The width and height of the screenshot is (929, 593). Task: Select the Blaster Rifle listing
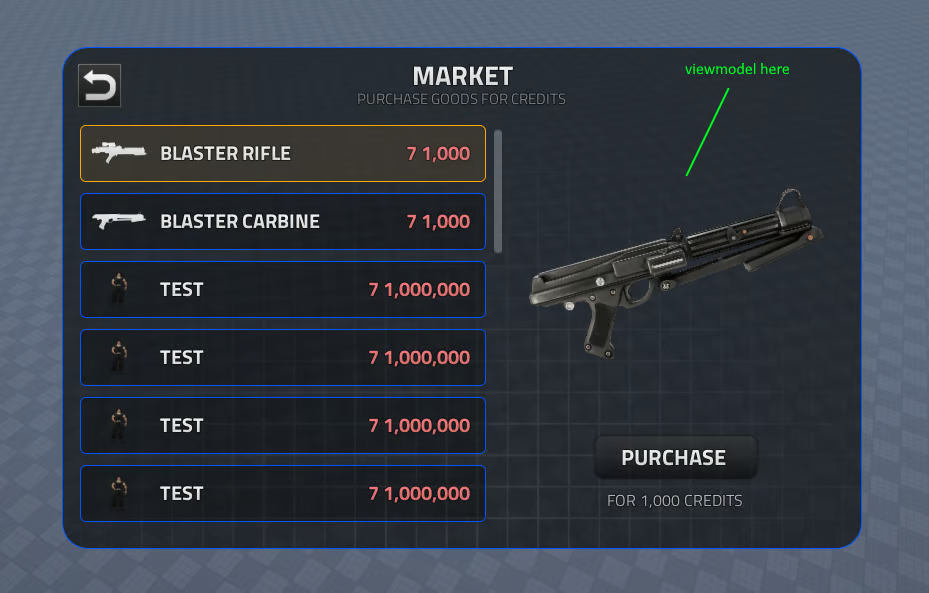[x=283, y=153]
